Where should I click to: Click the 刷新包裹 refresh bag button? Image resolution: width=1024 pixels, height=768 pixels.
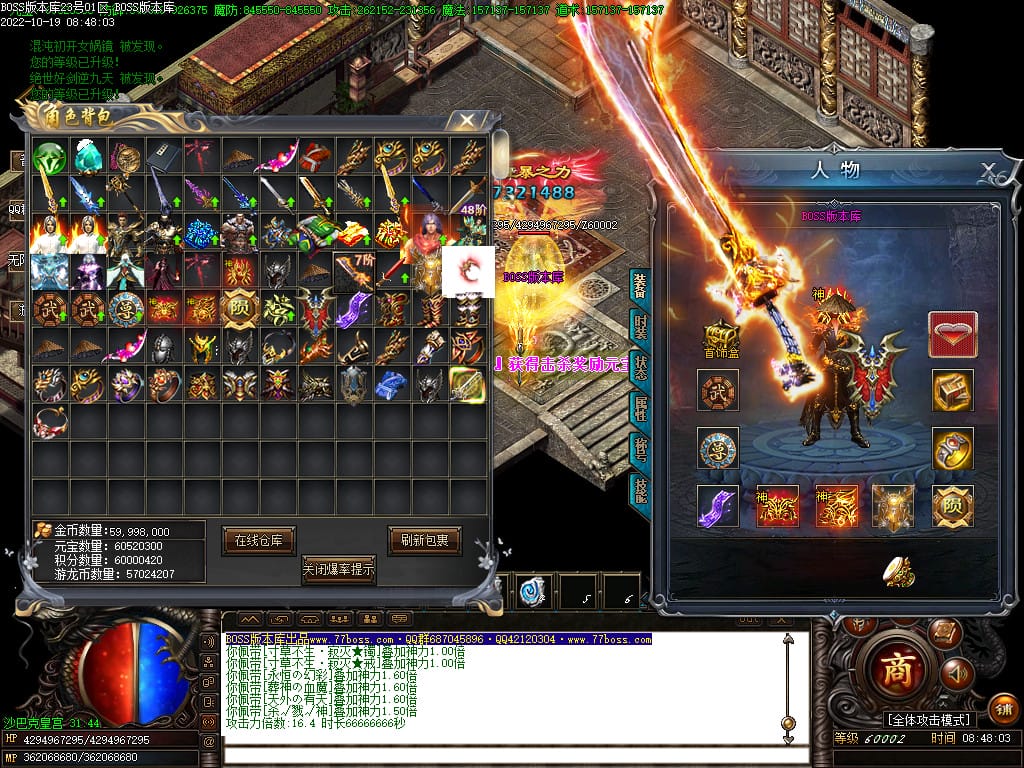coord(424,540)
